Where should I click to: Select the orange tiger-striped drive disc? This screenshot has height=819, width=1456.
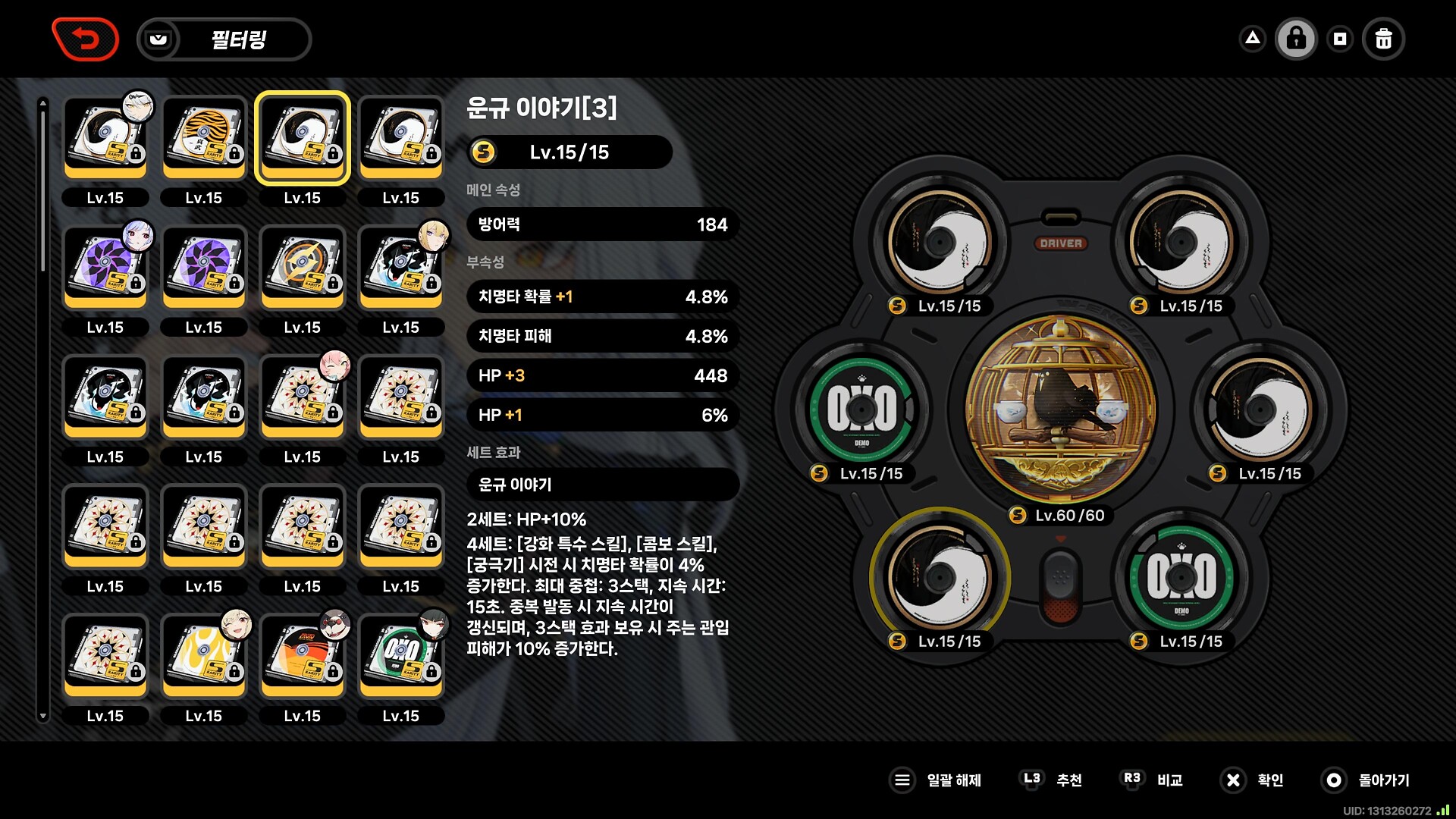click(204, 138)
